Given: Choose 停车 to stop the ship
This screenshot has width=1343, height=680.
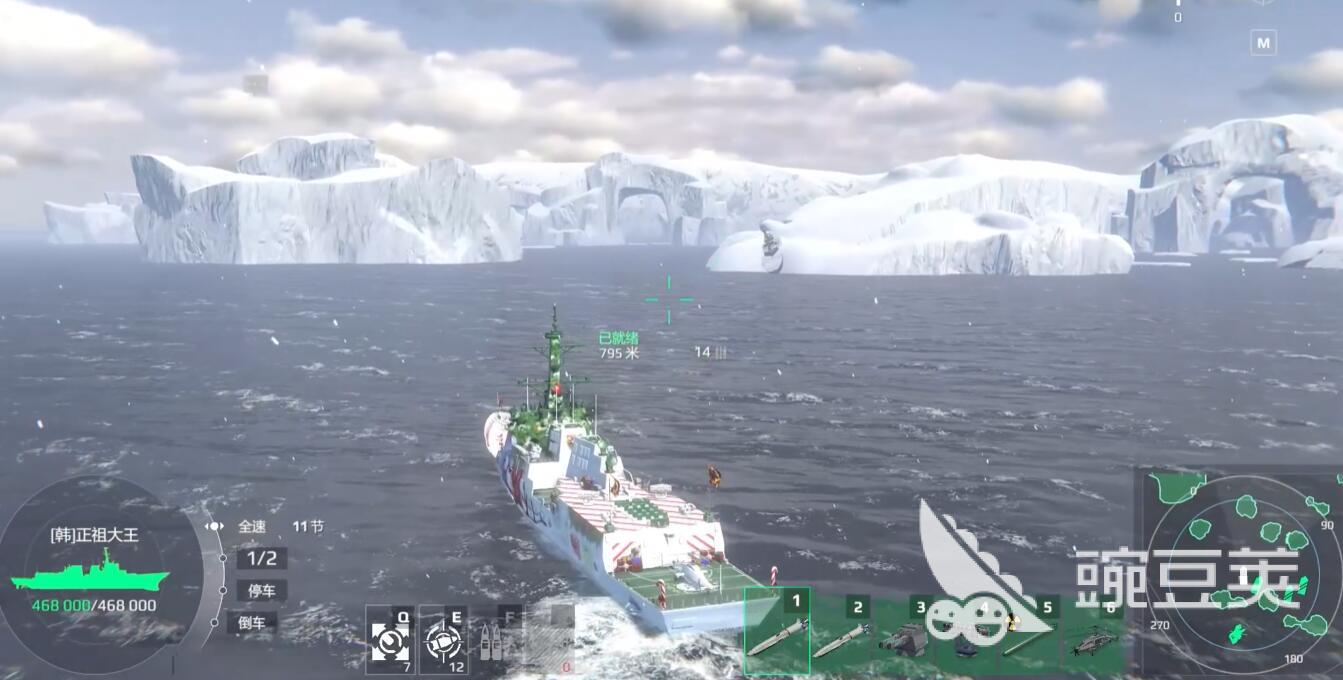Looking at the screenshot, I should point(261,590).
